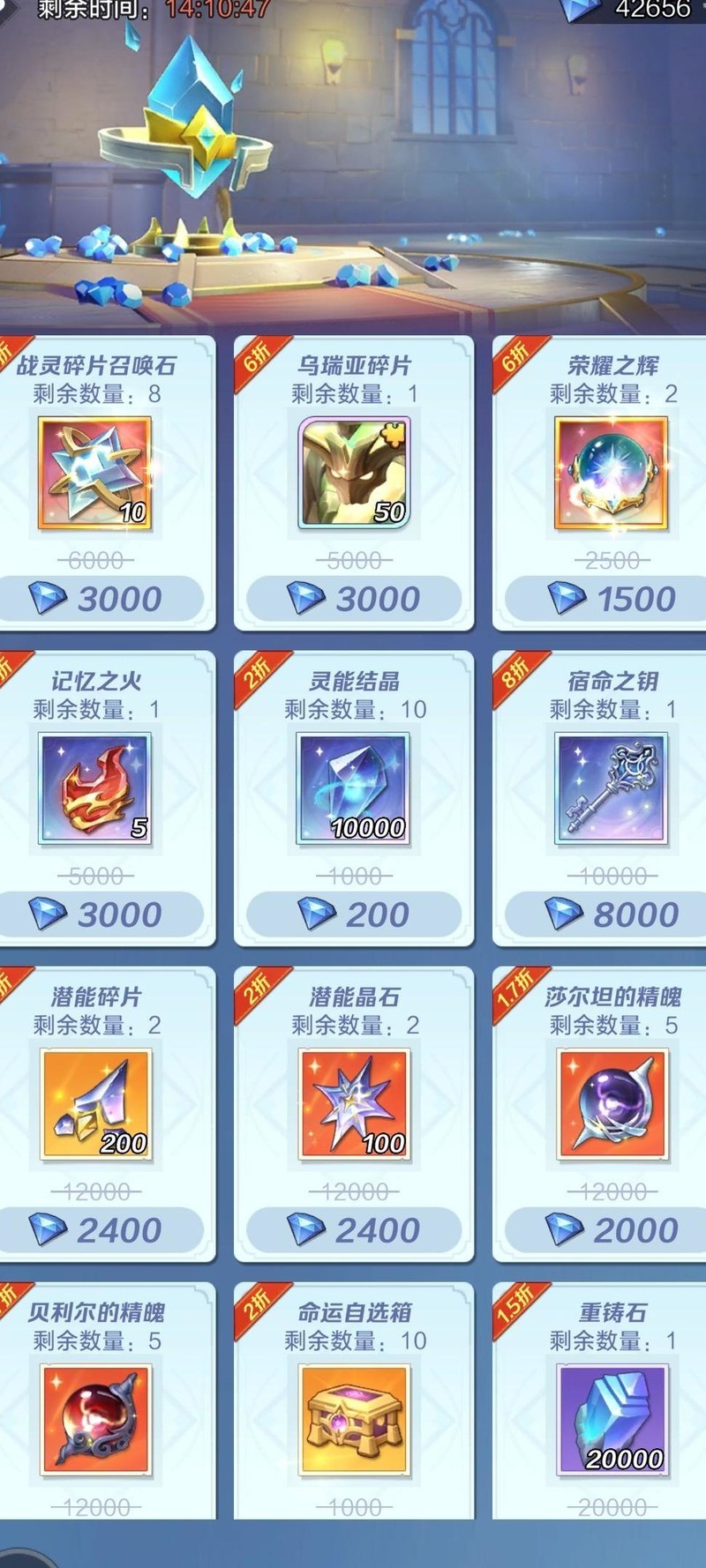Viewport: 706px width, 1568px height.
Task: View the 宿命之钥 key item icon
Action: tap(612, 788)
